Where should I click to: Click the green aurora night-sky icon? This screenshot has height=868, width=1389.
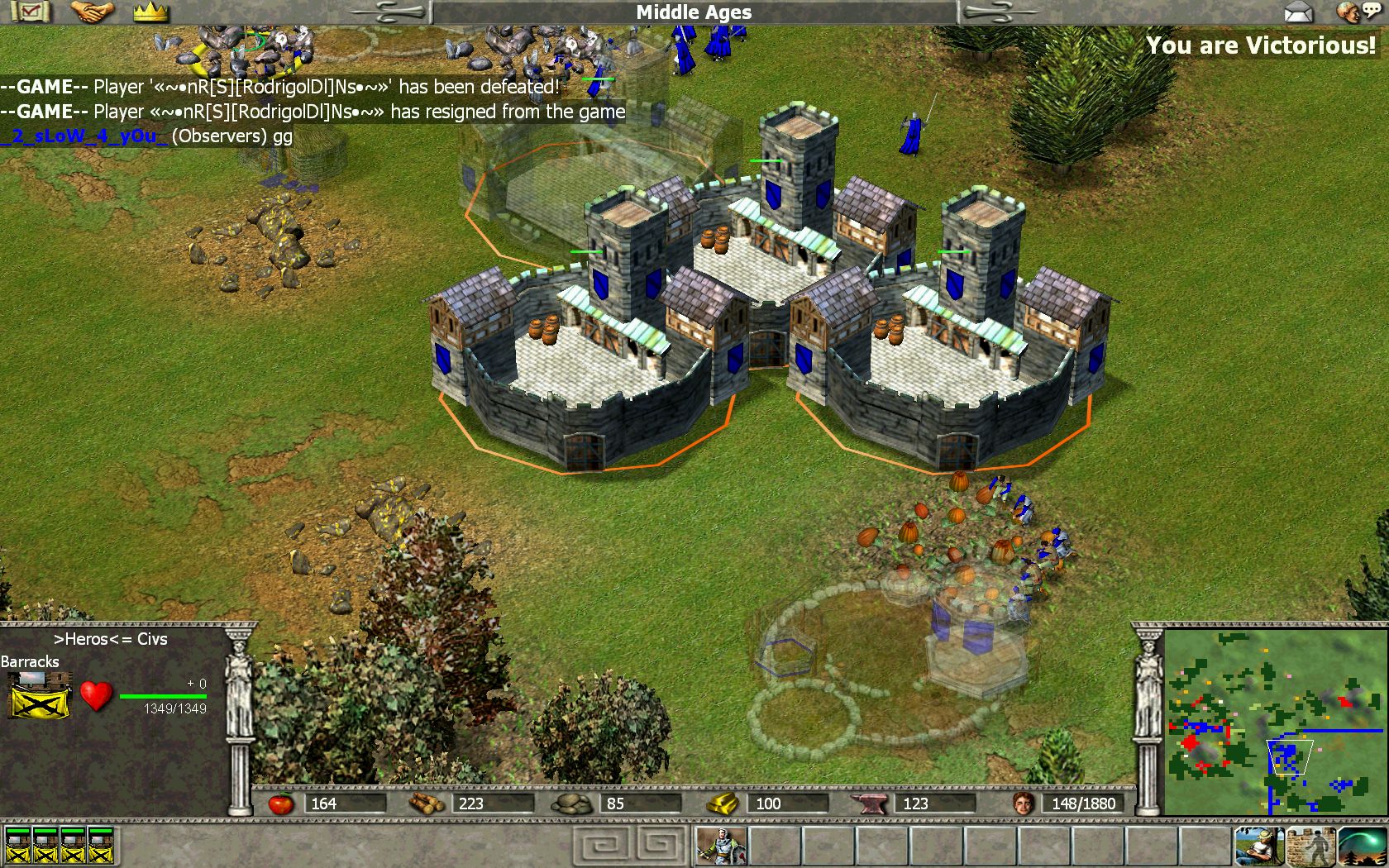1361,846
